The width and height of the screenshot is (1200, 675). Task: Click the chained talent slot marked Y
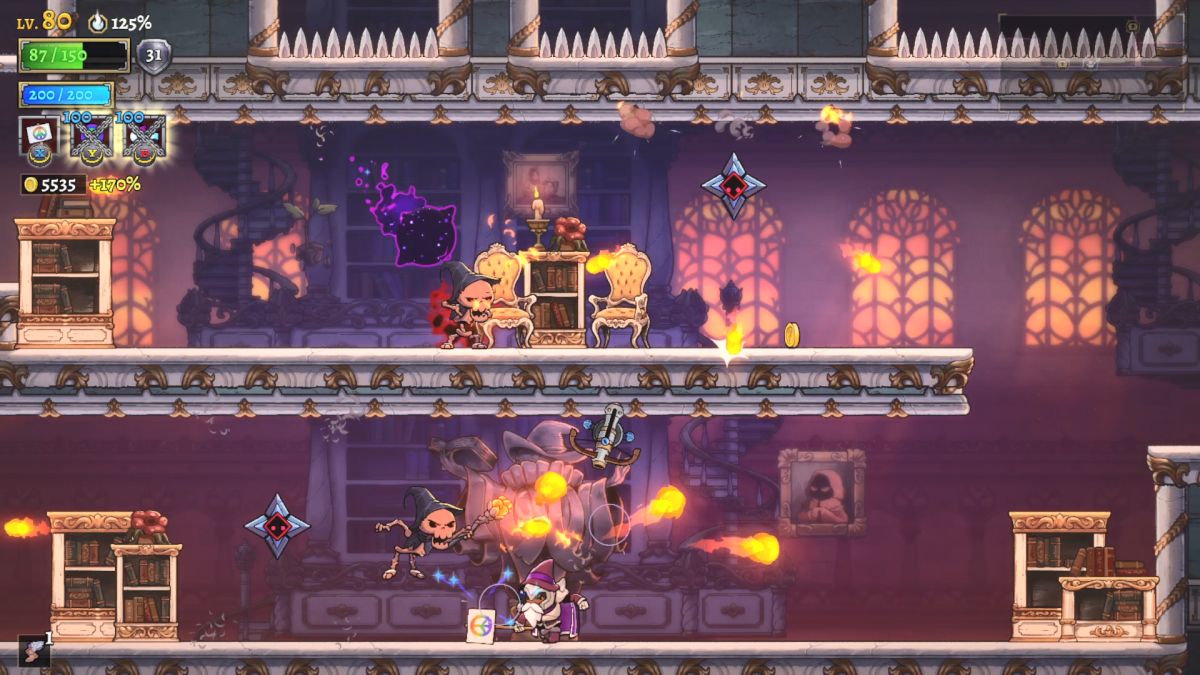coord(90,137)
